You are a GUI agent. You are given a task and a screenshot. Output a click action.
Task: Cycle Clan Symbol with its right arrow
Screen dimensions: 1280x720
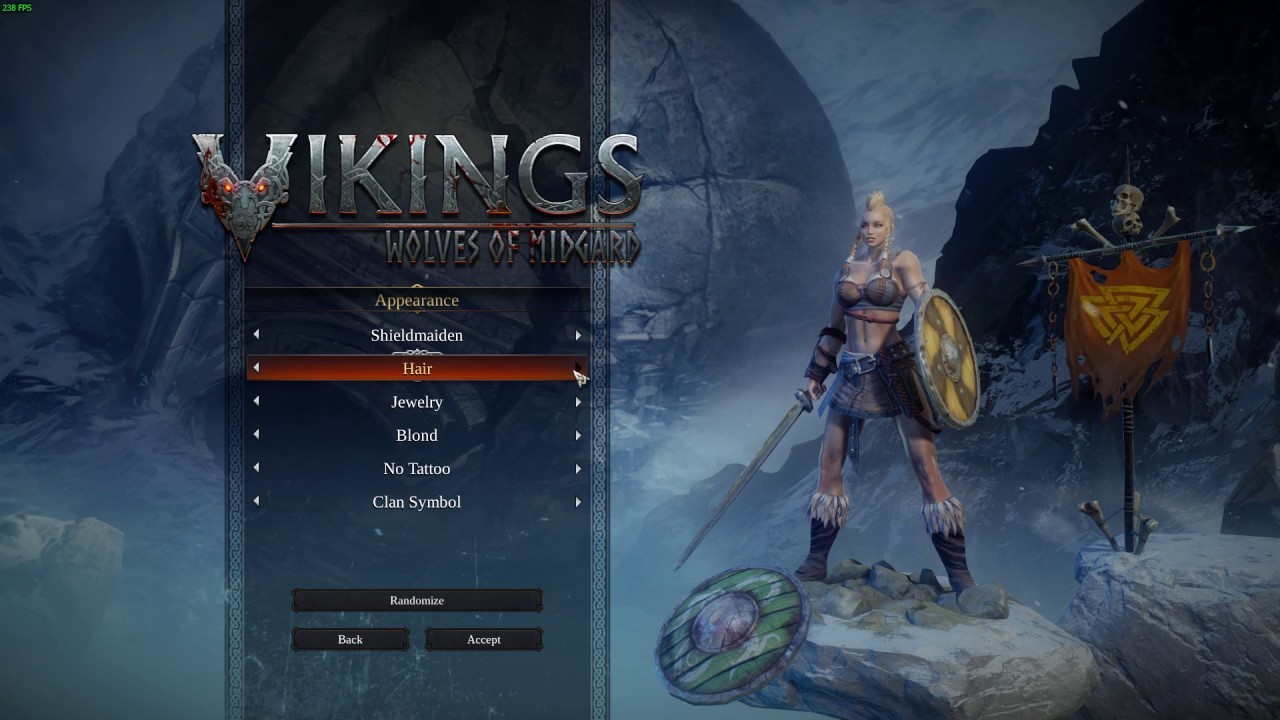coord(578,502)
